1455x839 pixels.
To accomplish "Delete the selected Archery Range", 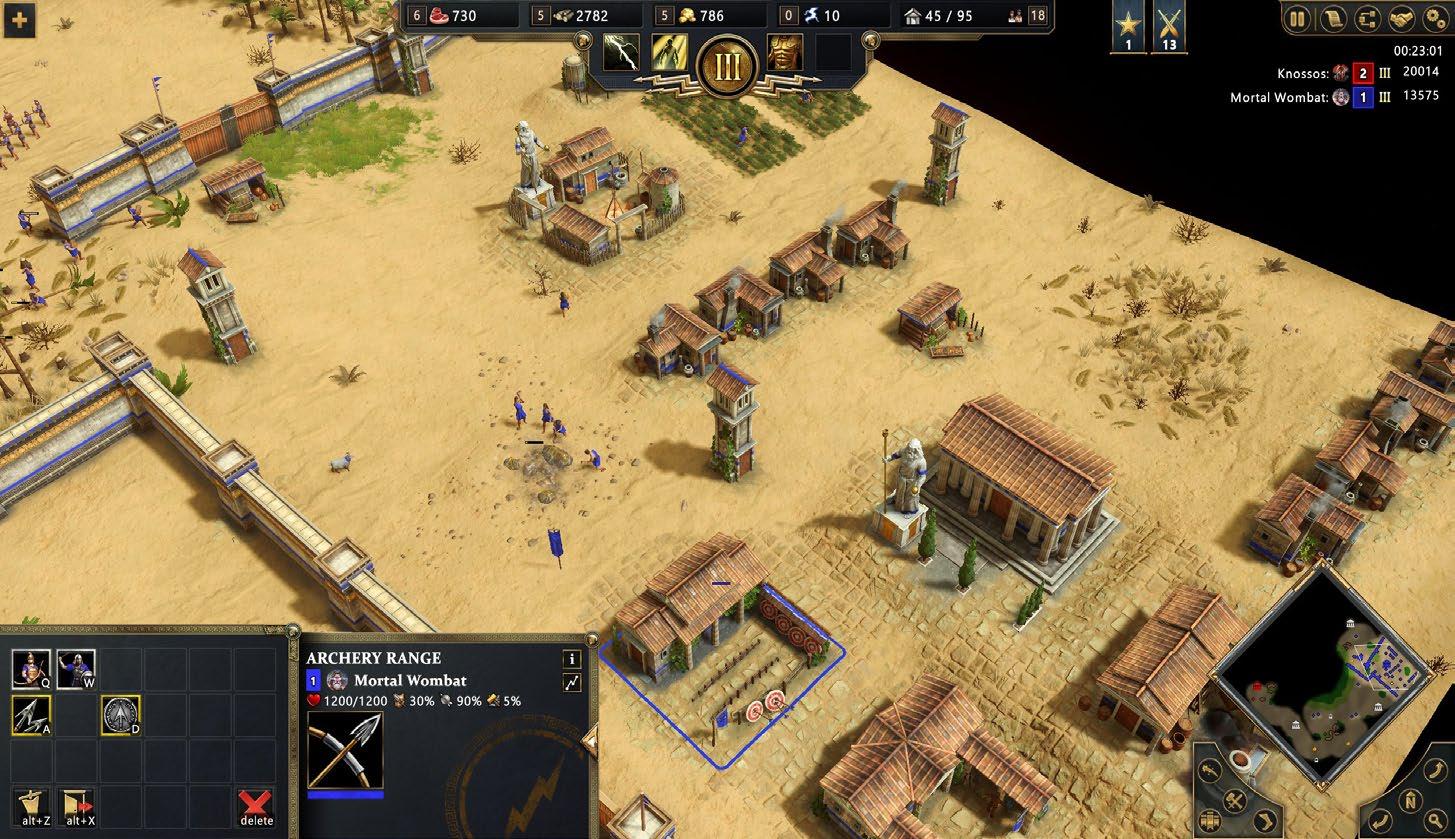I will click(256, 804).
